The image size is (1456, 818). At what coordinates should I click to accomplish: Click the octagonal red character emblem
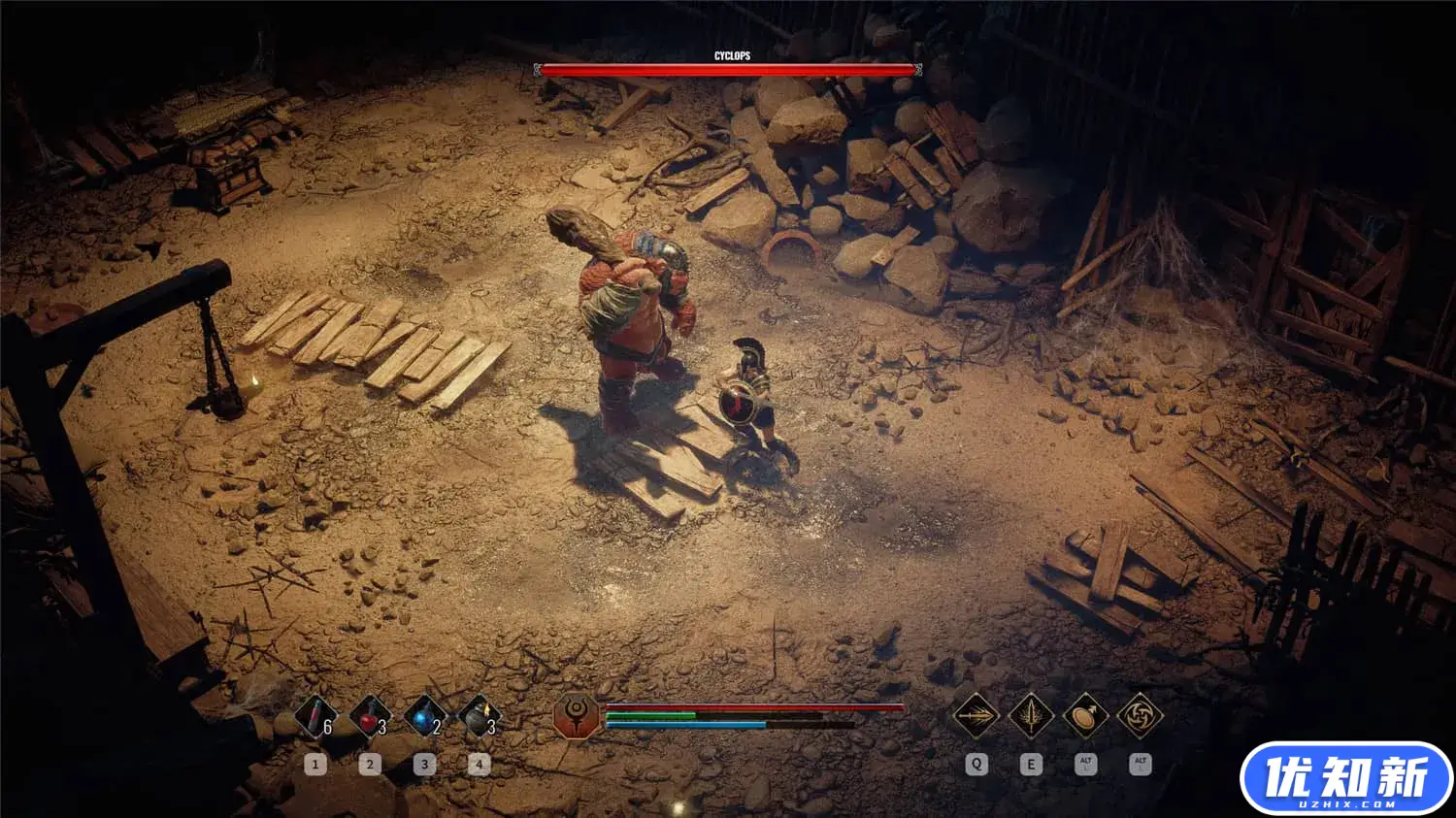576,717
